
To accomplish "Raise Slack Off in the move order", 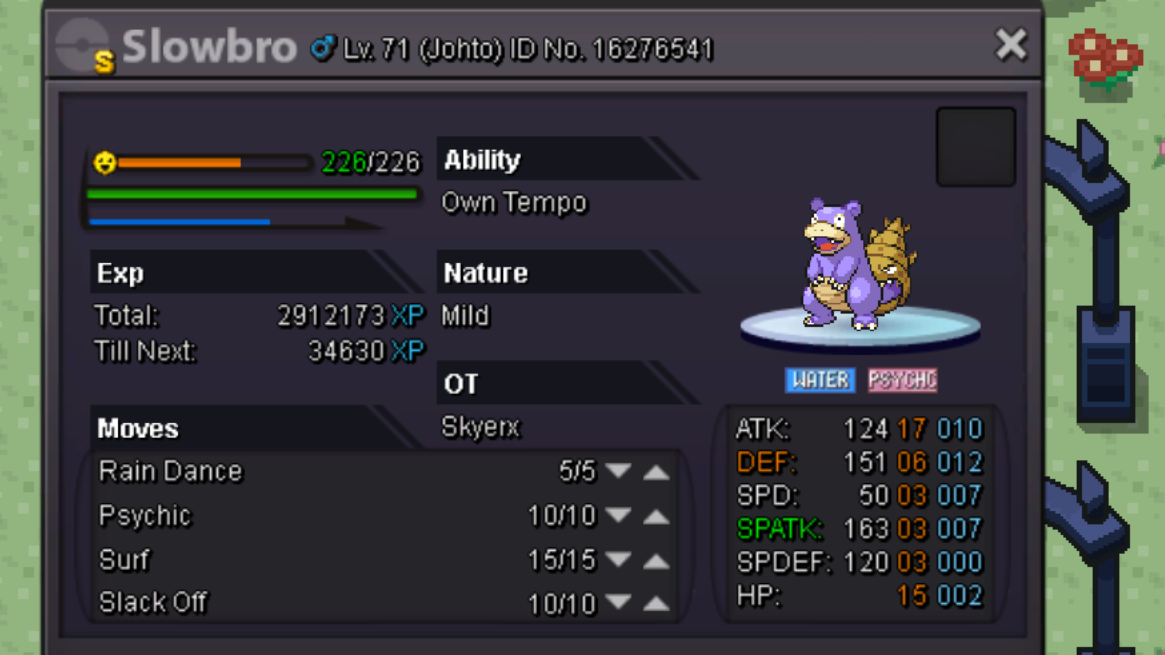I will tap(656, 603).
